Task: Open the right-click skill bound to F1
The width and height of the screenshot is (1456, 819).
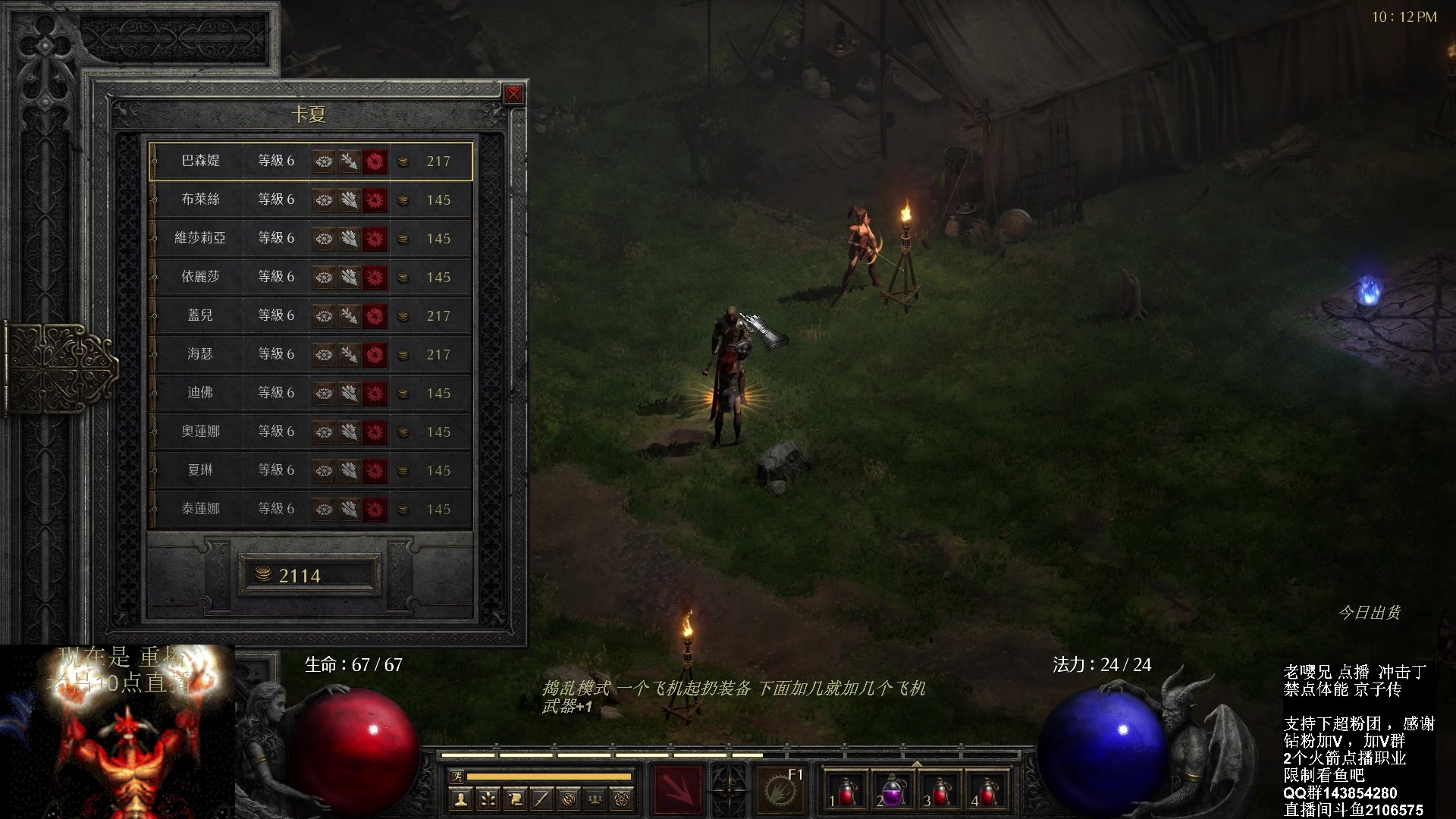Action: (780, 789)
